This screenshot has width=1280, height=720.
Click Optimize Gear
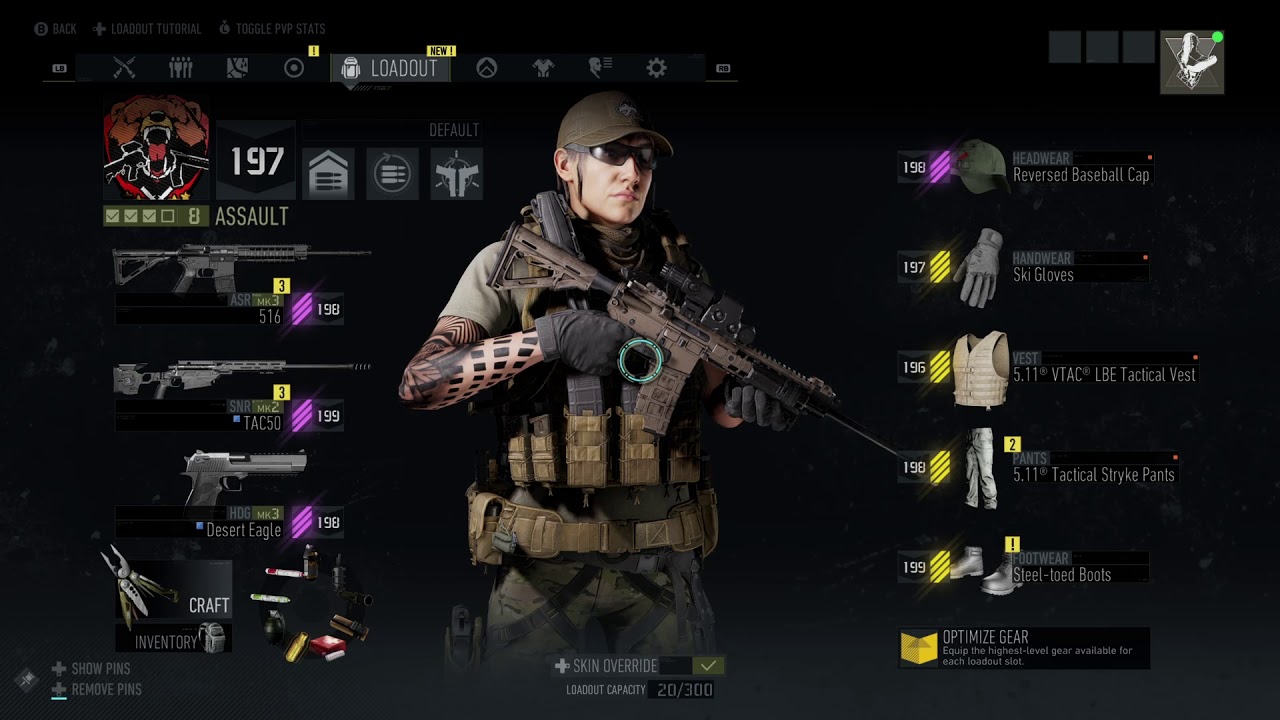point(1023,648)
